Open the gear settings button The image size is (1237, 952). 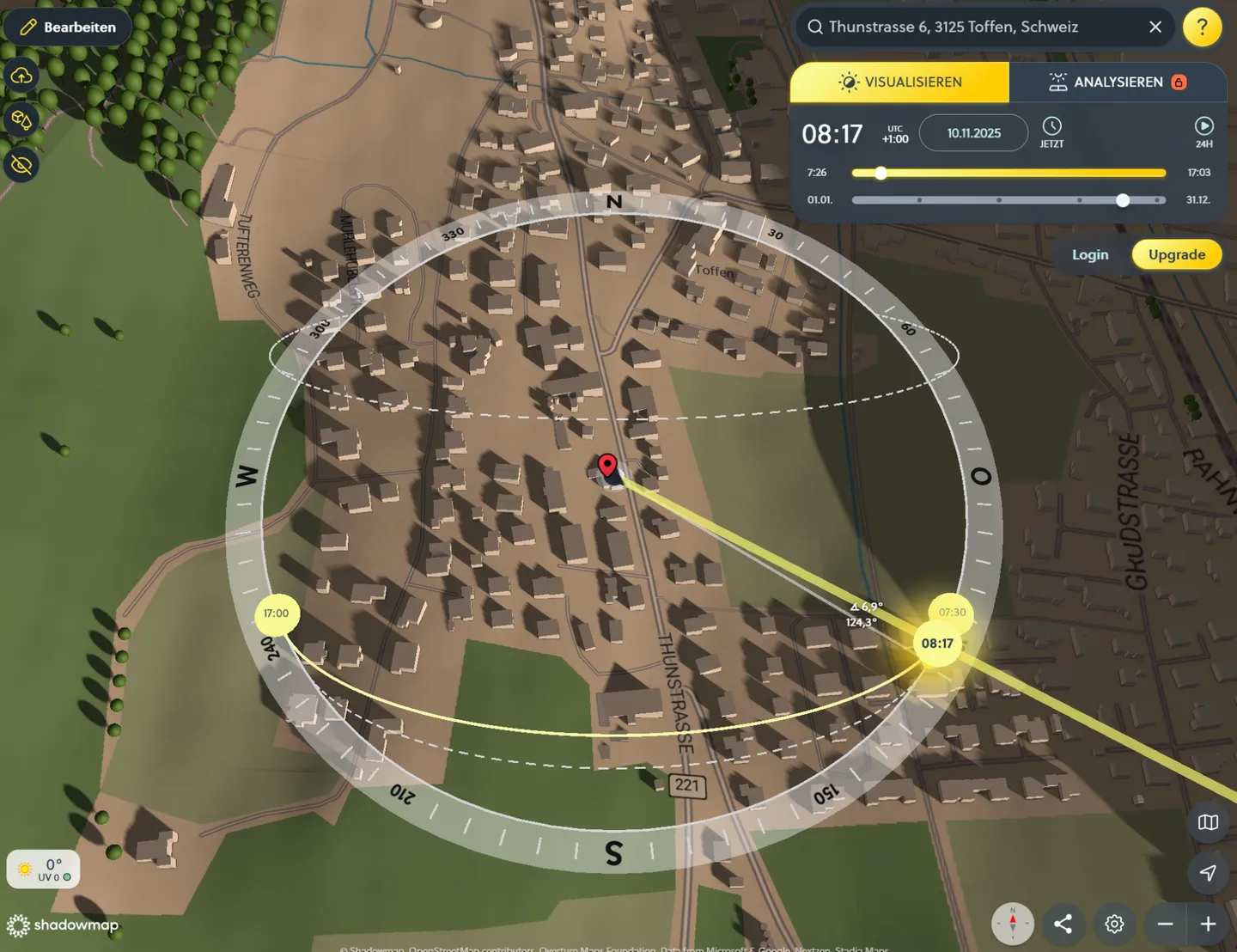(1114, 924)
